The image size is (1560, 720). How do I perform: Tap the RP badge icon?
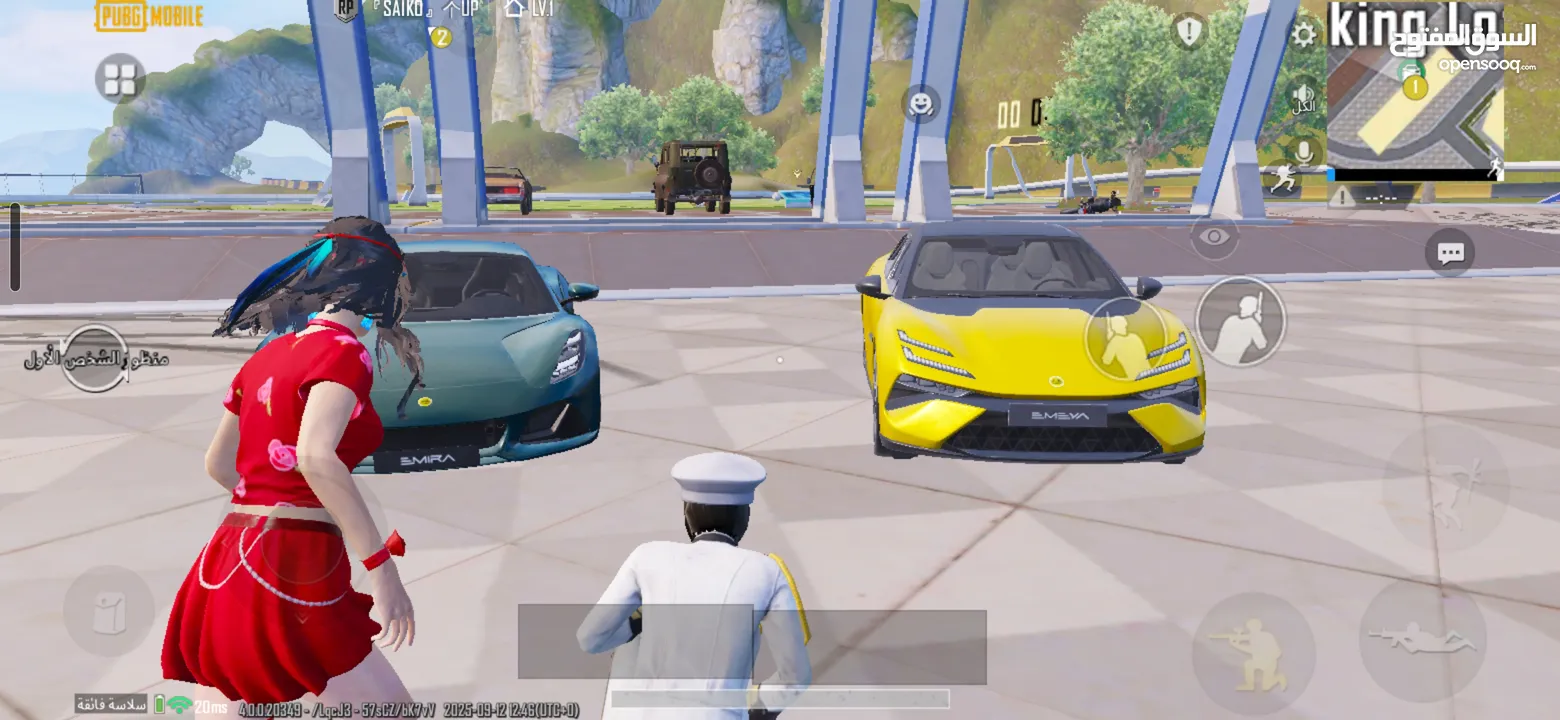click(346, 10)
